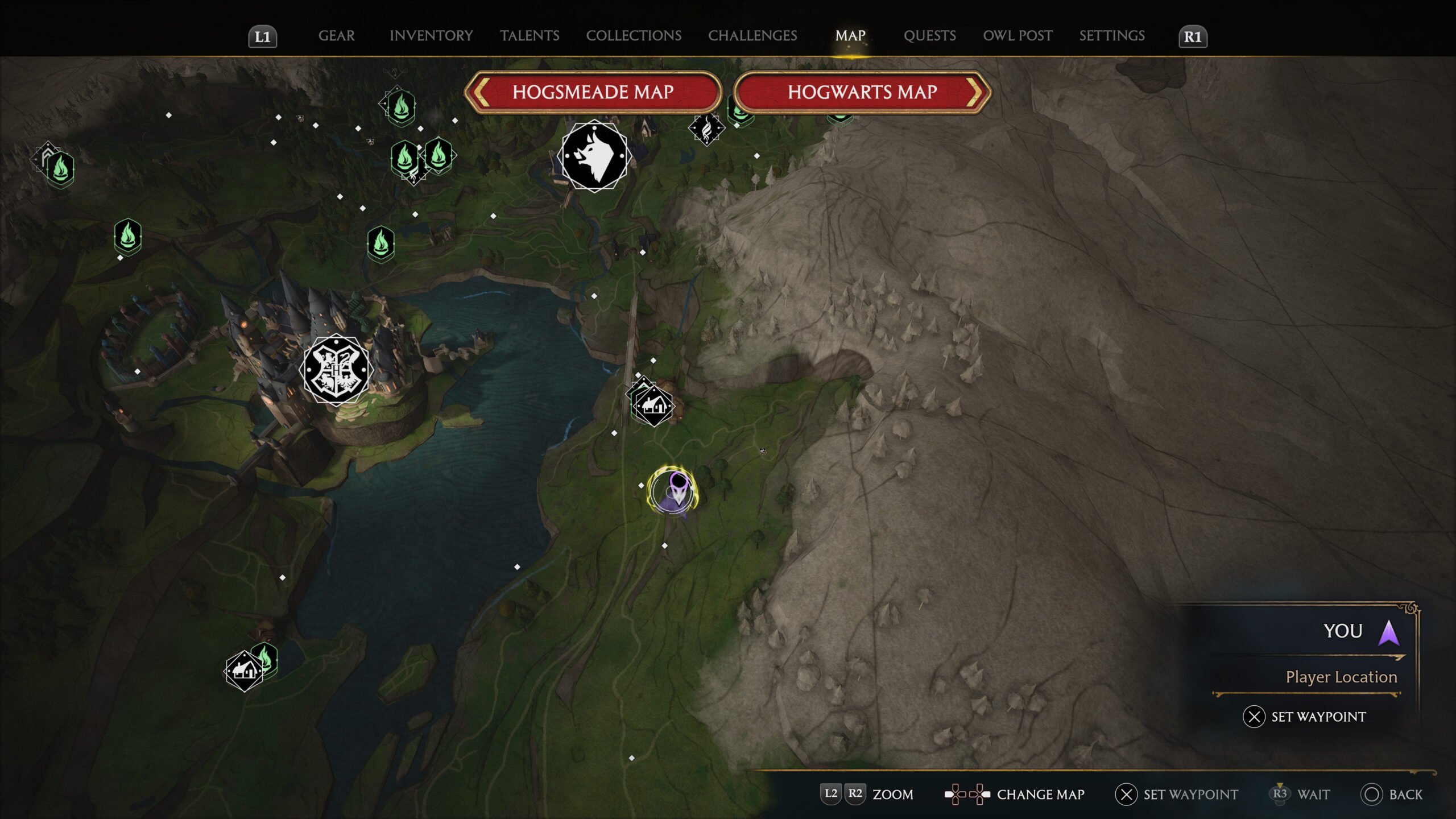Choose the Floo flame beside the Hogsmeade Map button
Image resolution: width=1456 pixels, height=819 pixels.
click(400, 106)
